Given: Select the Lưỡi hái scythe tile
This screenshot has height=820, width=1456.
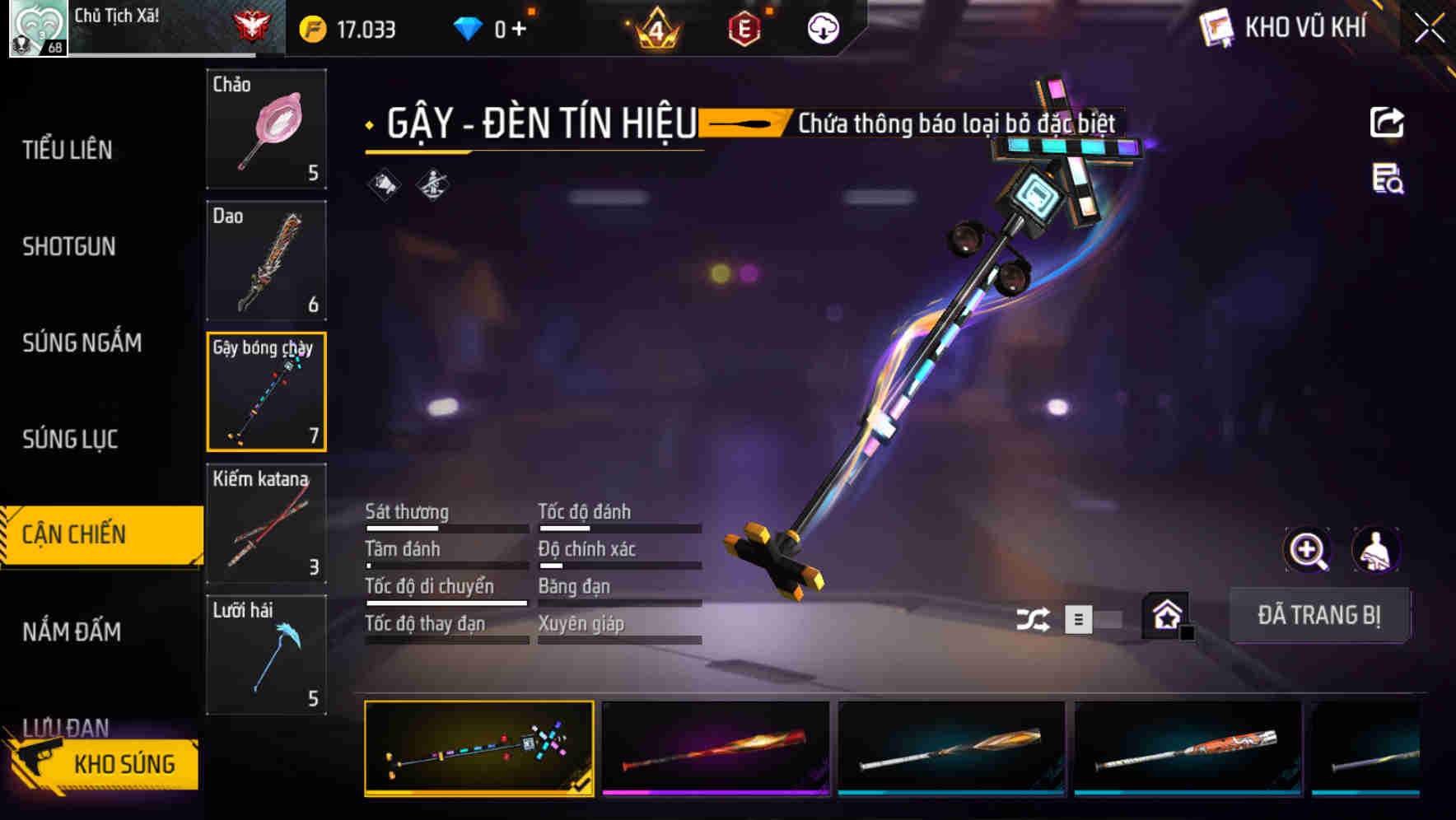Looking at the screenshot, I should (x=266, y=655).
